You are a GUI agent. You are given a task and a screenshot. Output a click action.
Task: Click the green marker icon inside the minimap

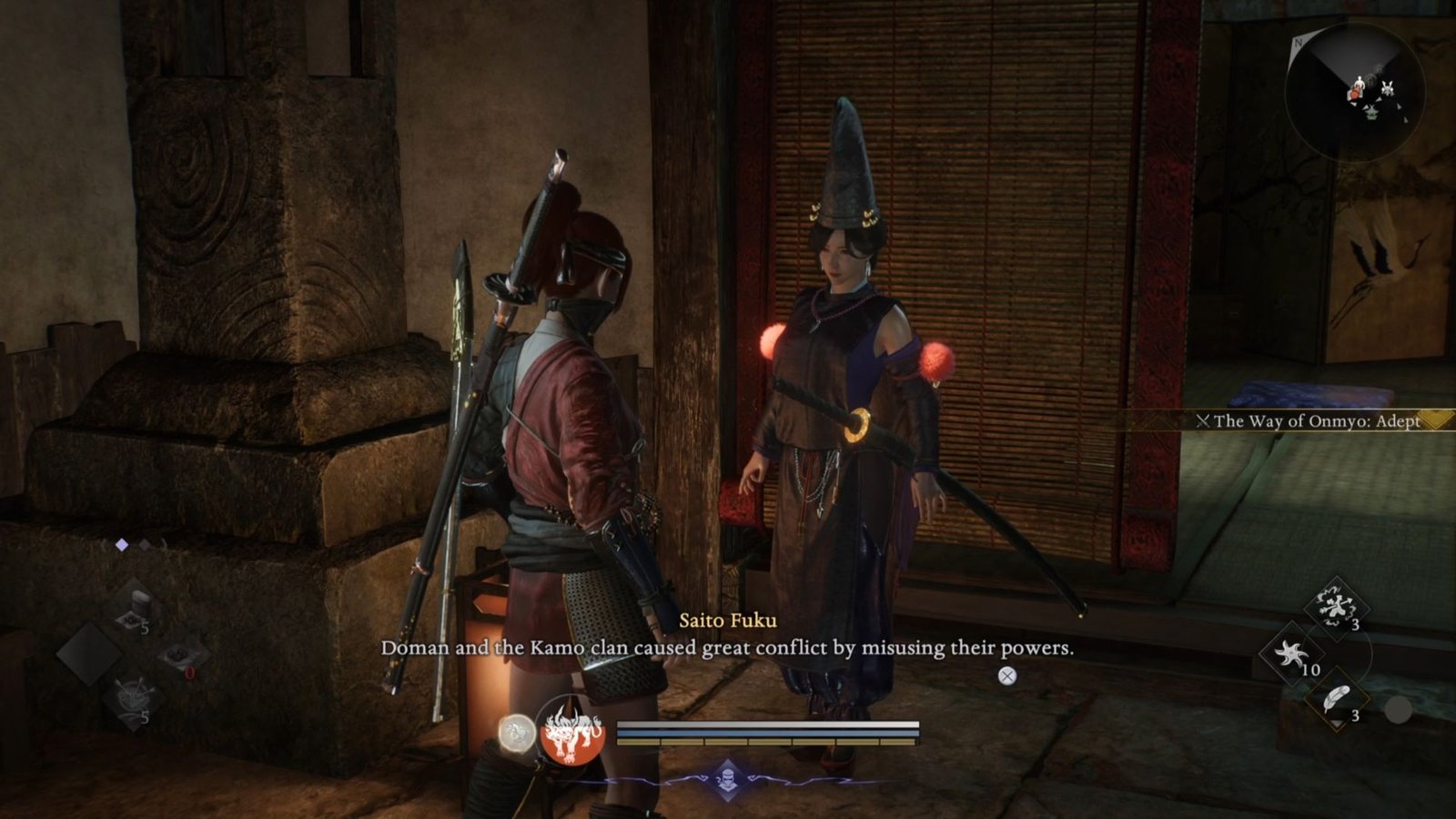coord(1371,114)
